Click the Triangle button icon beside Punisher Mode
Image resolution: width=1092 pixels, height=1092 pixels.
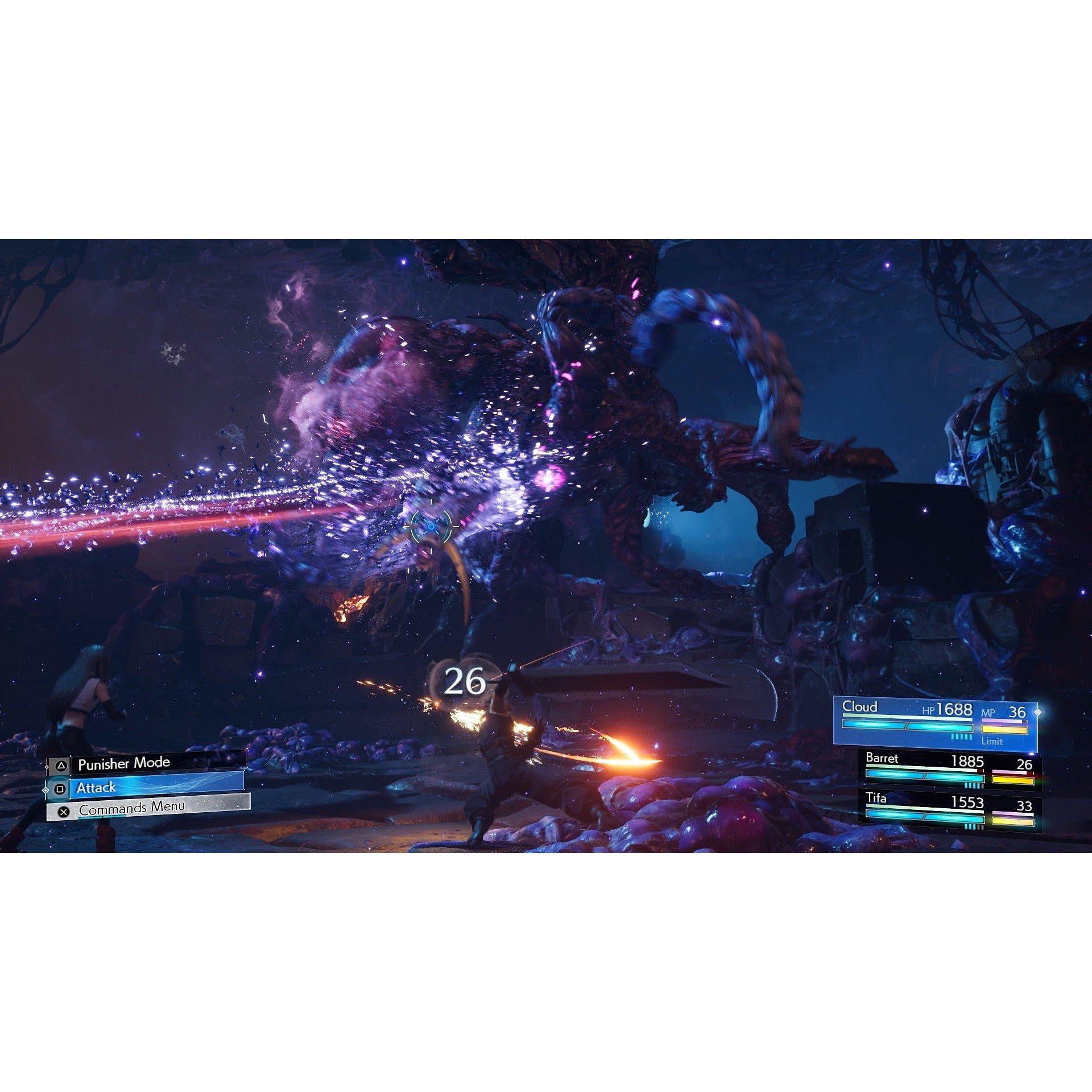[x=60, y=765]
